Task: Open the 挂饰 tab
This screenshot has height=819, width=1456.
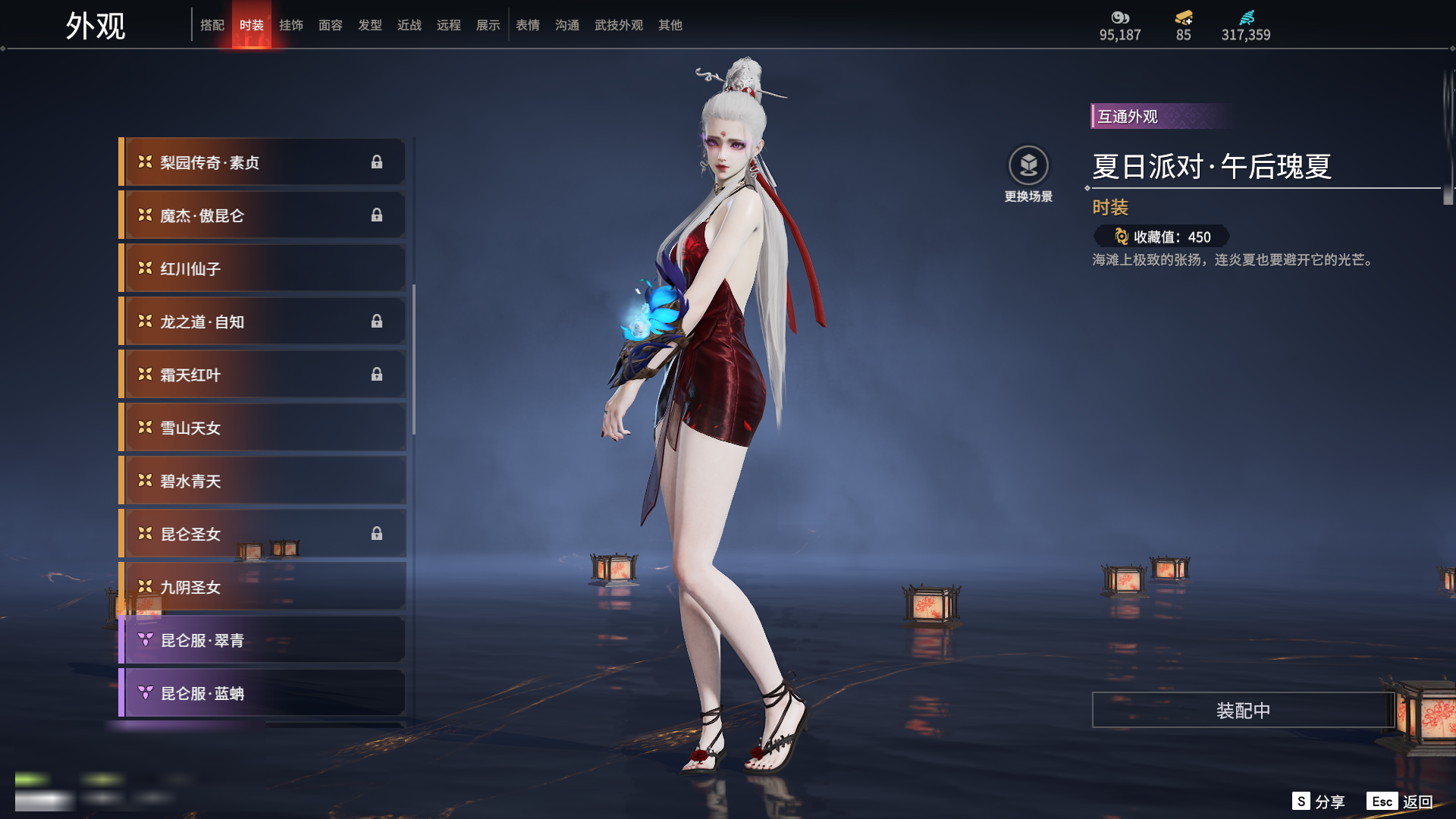Action: coord(291,25)
